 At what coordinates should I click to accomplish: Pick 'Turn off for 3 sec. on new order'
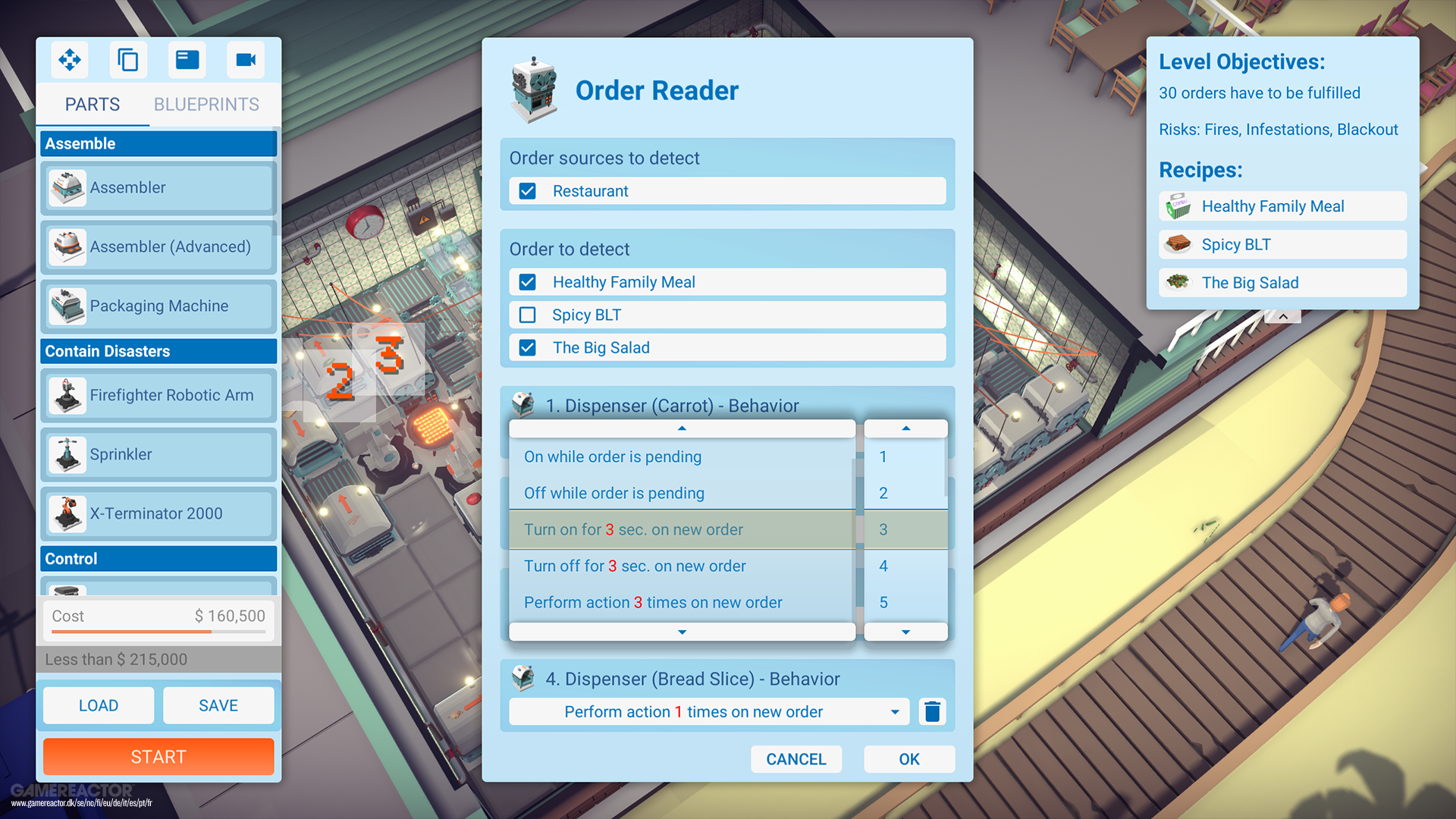point(635,566)
